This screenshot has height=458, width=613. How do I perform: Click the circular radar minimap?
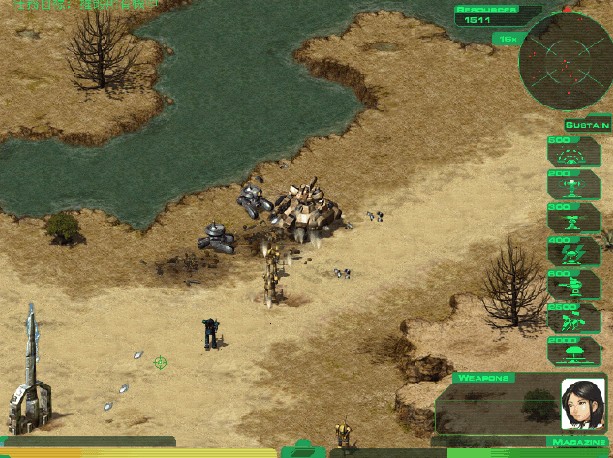564,60
